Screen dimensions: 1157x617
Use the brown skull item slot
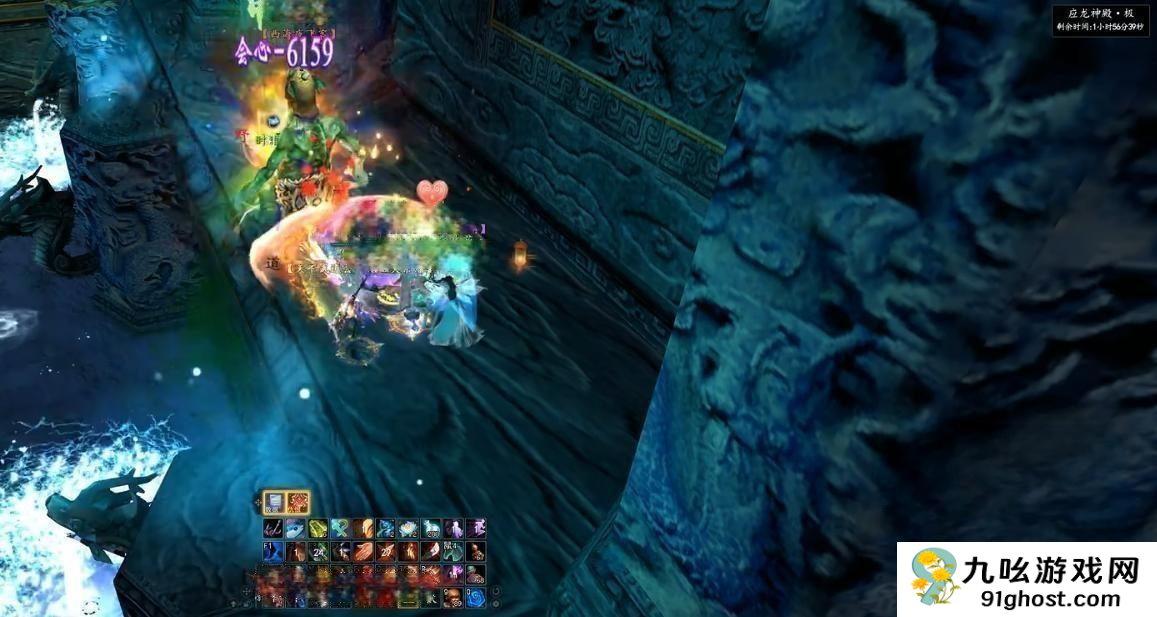coord(453,598)
